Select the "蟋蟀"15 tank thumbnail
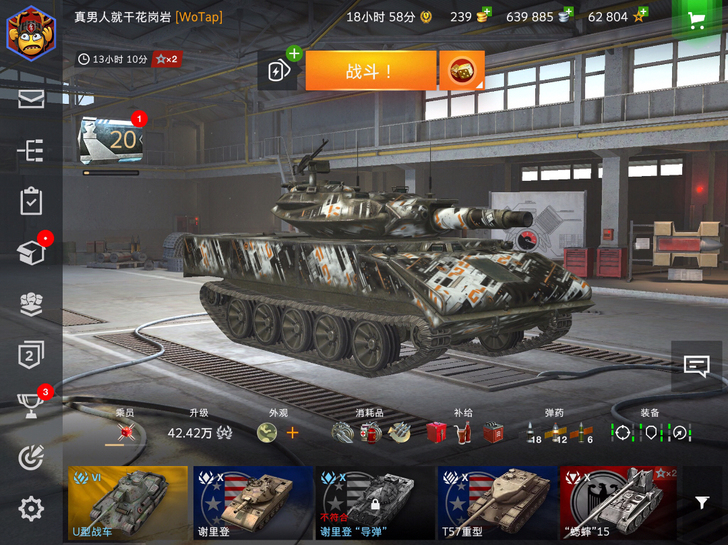Screen dimensions: 728x545 coord(617,502)
